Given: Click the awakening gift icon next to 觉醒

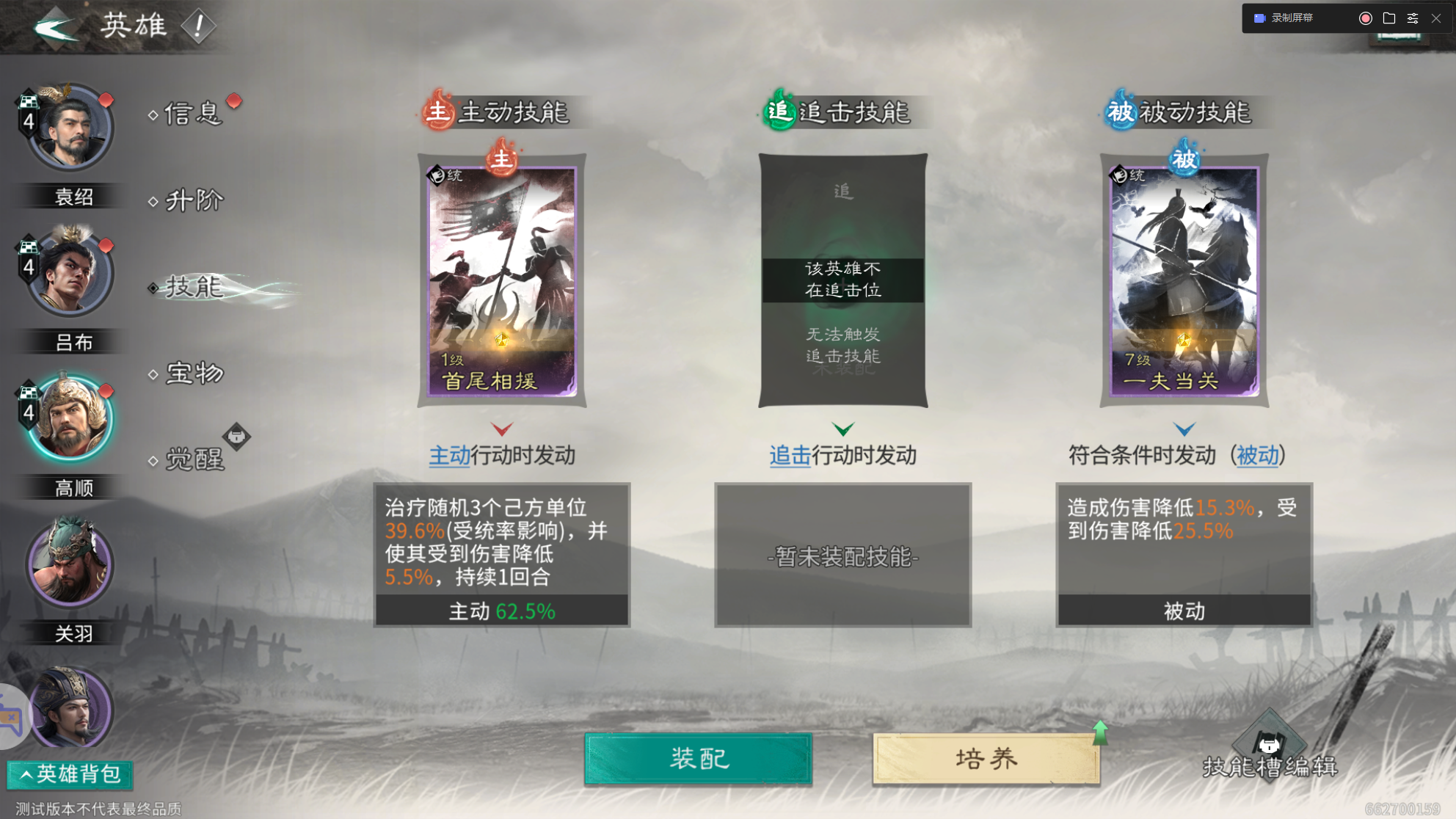Looking at the screenshot, I should [x=237, y=437].
